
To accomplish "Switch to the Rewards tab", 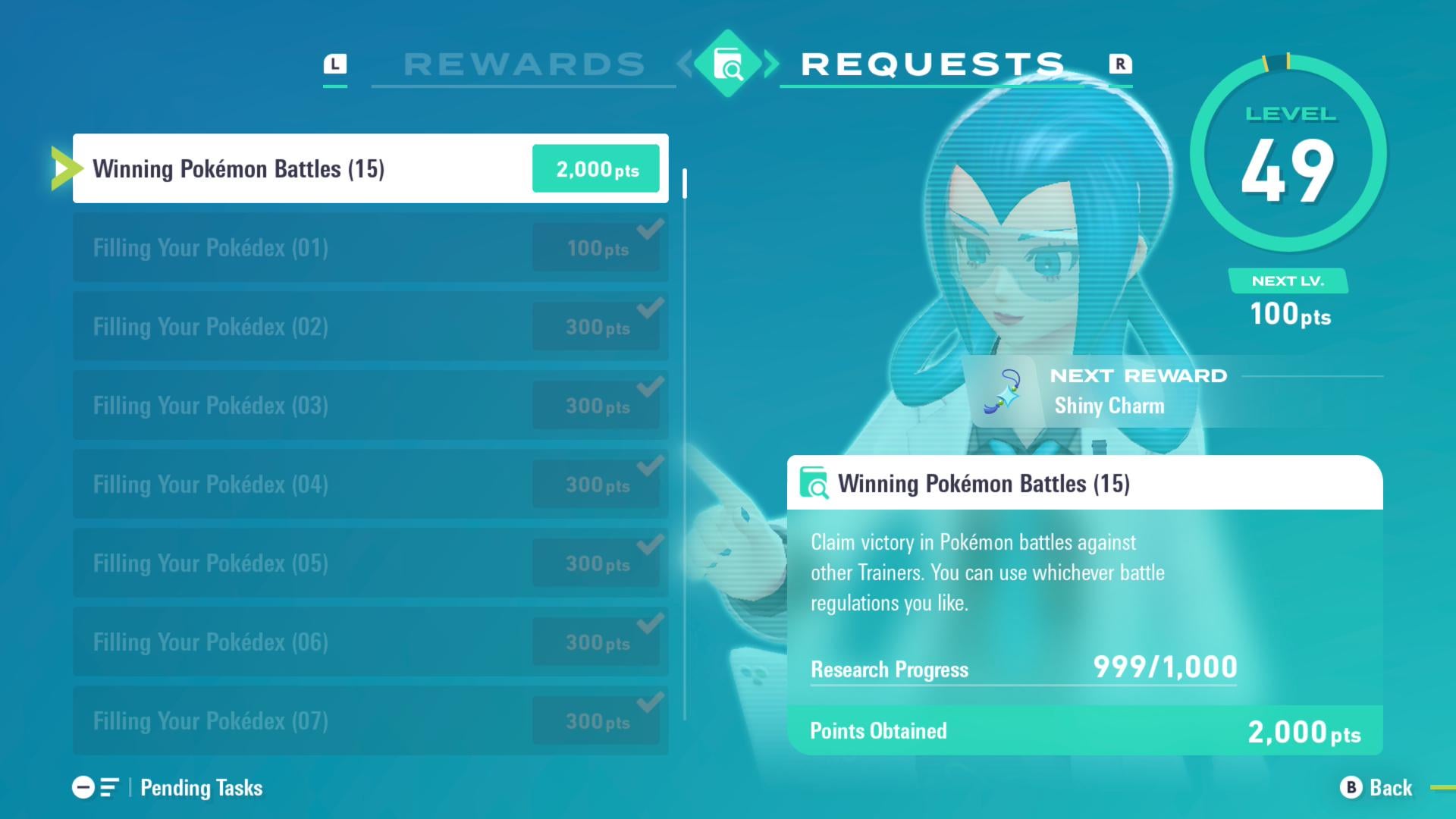I will pos(523,64).
